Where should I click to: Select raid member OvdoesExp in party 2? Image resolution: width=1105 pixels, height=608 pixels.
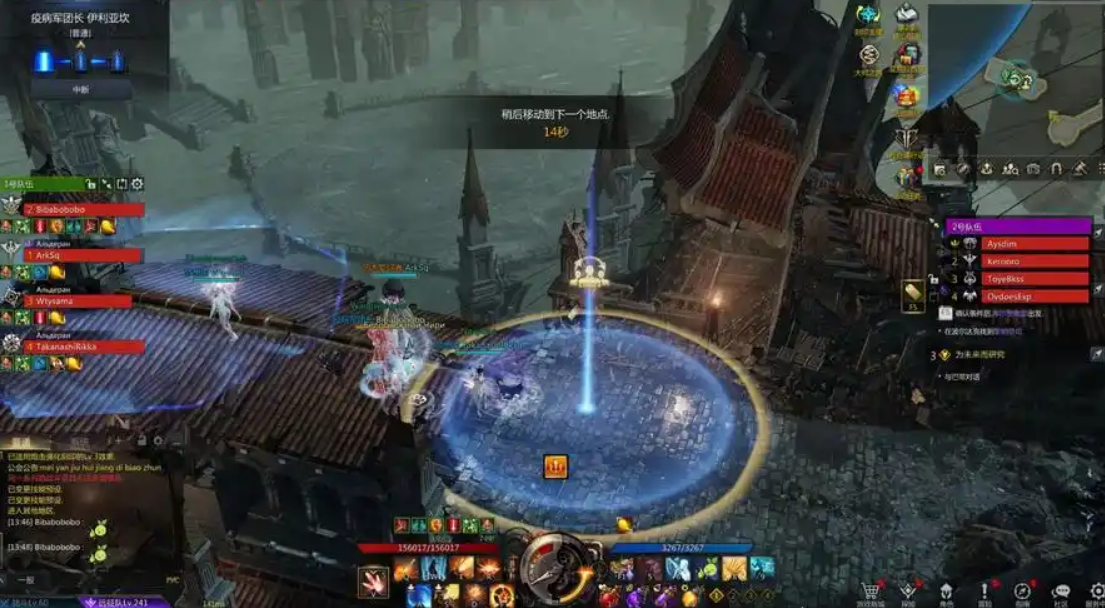(x=1034, y=296)
